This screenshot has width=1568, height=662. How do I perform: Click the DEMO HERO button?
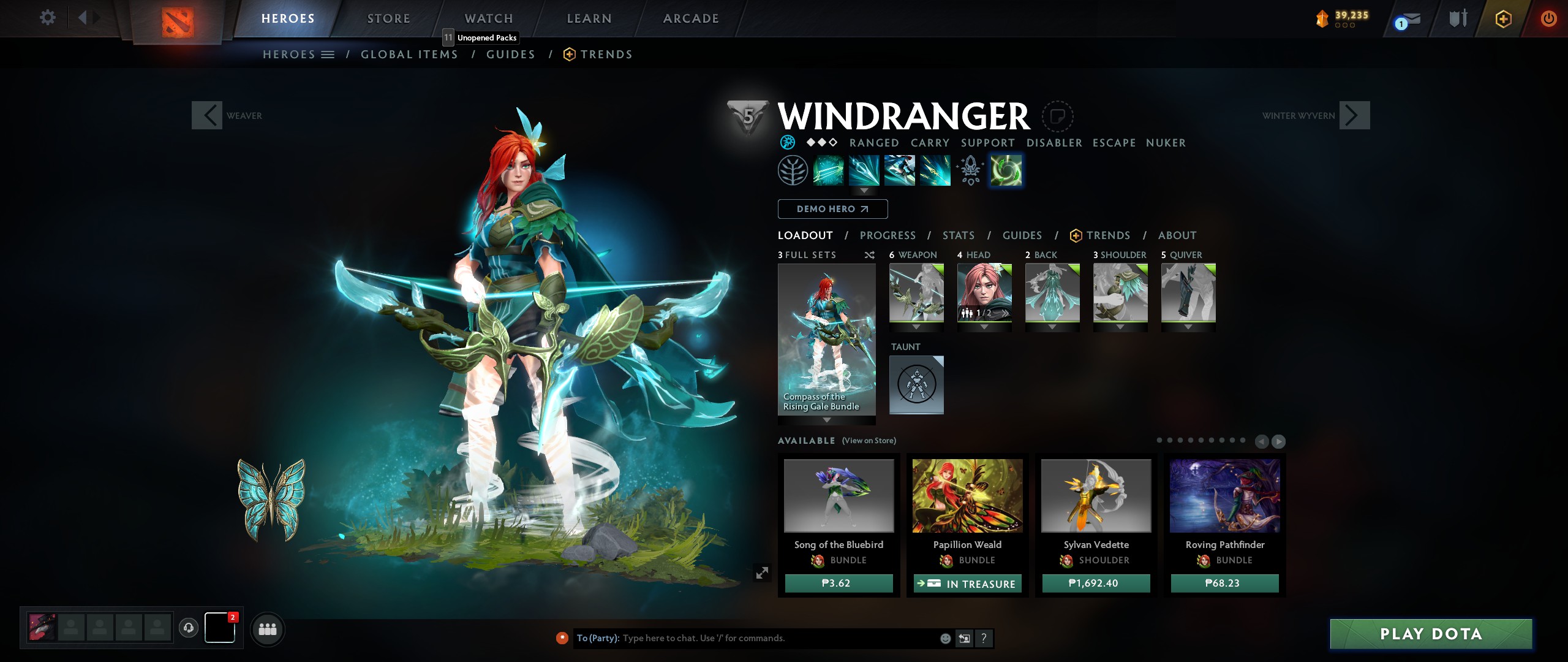[832, 208]
